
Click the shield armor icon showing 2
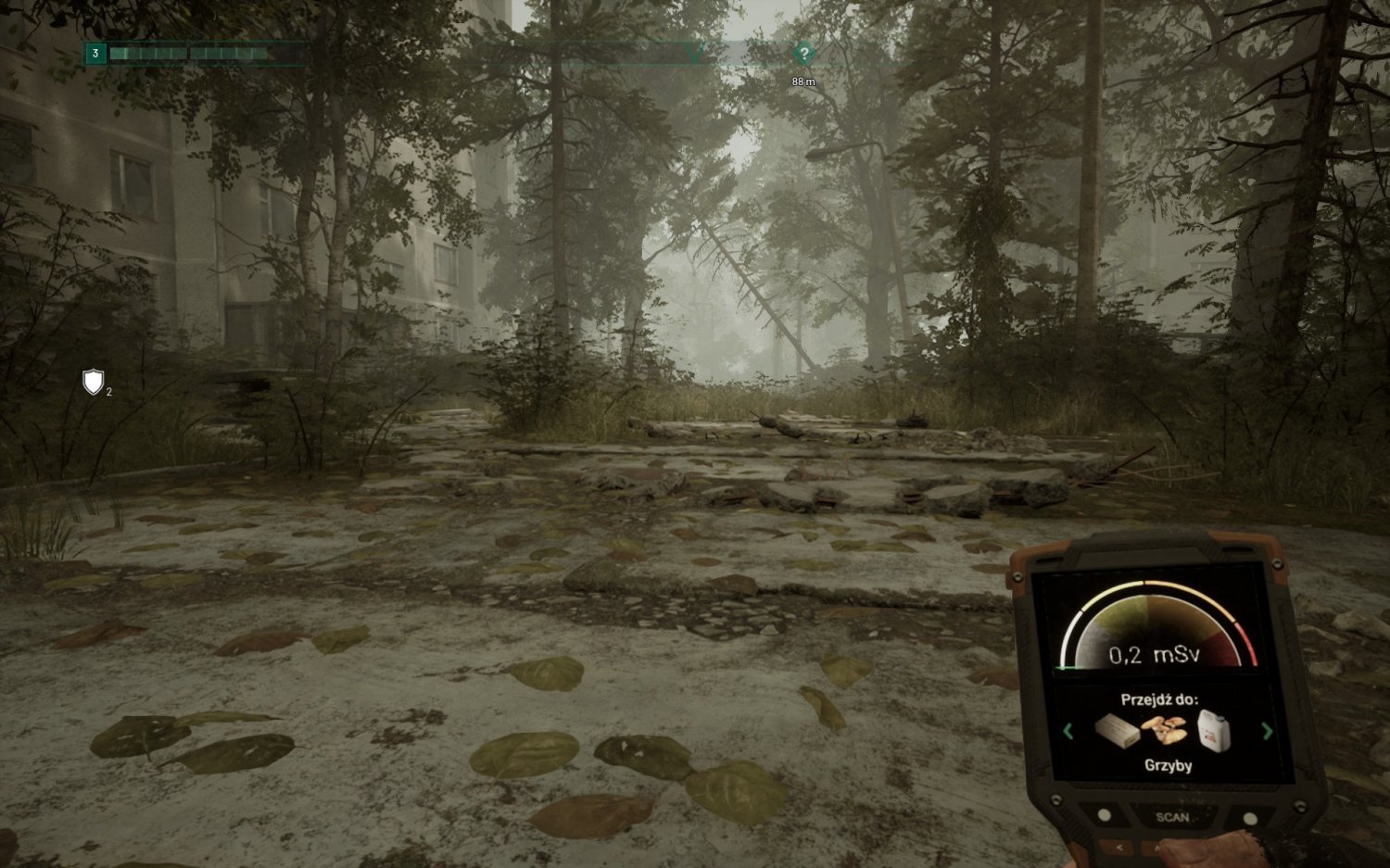(x=92, y=382)
